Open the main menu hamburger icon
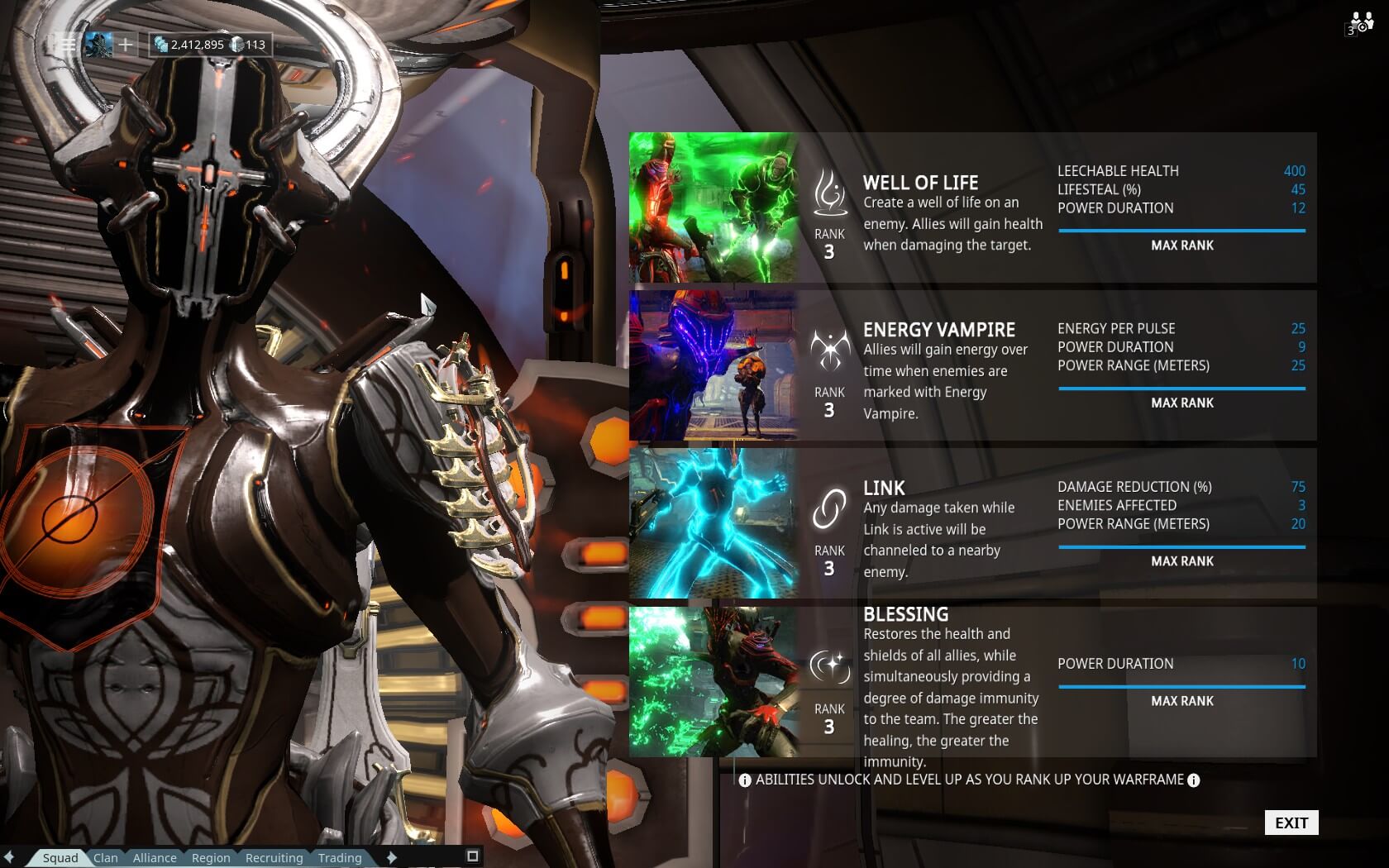1389x868 pixels. tap(68, 44)
